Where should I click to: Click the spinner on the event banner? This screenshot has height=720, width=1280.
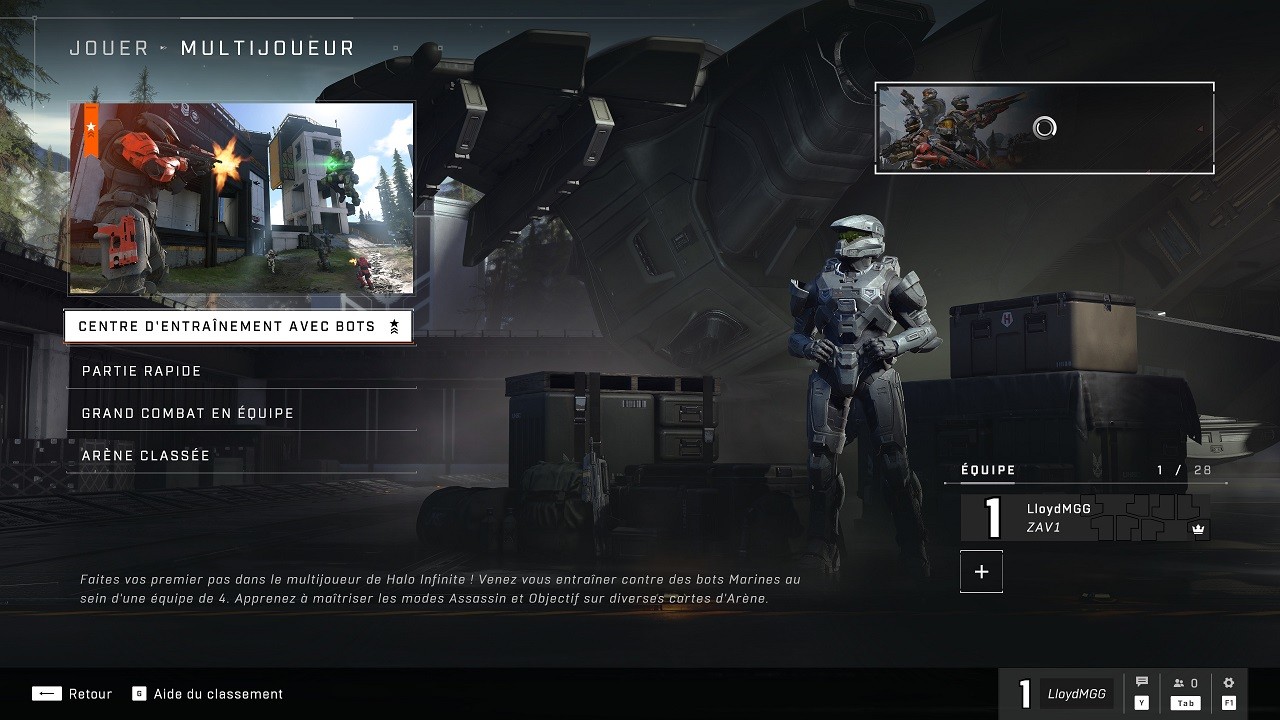tap(1043, 127)
